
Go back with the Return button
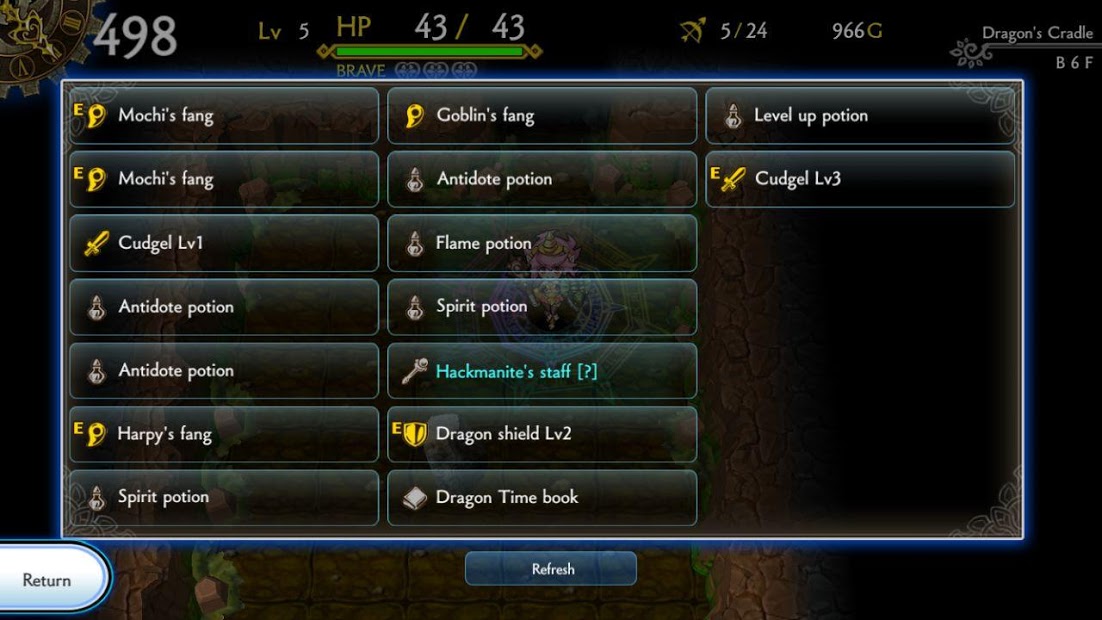click(50, 580)
